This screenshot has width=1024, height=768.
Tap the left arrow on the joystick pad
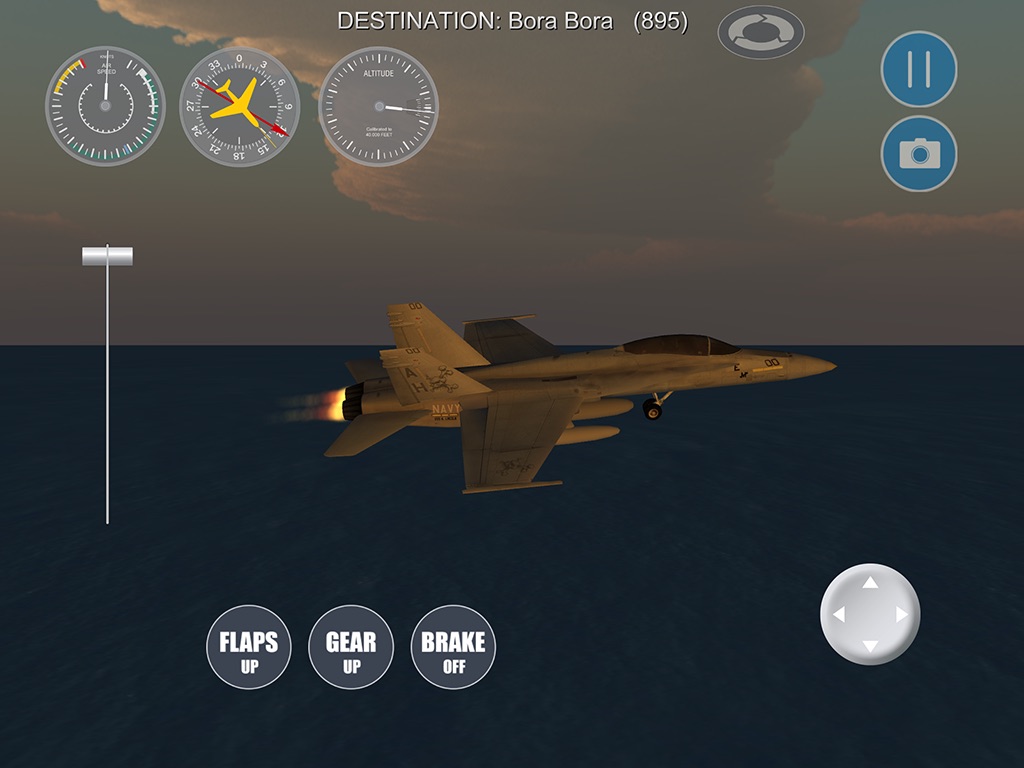(838, 615)
